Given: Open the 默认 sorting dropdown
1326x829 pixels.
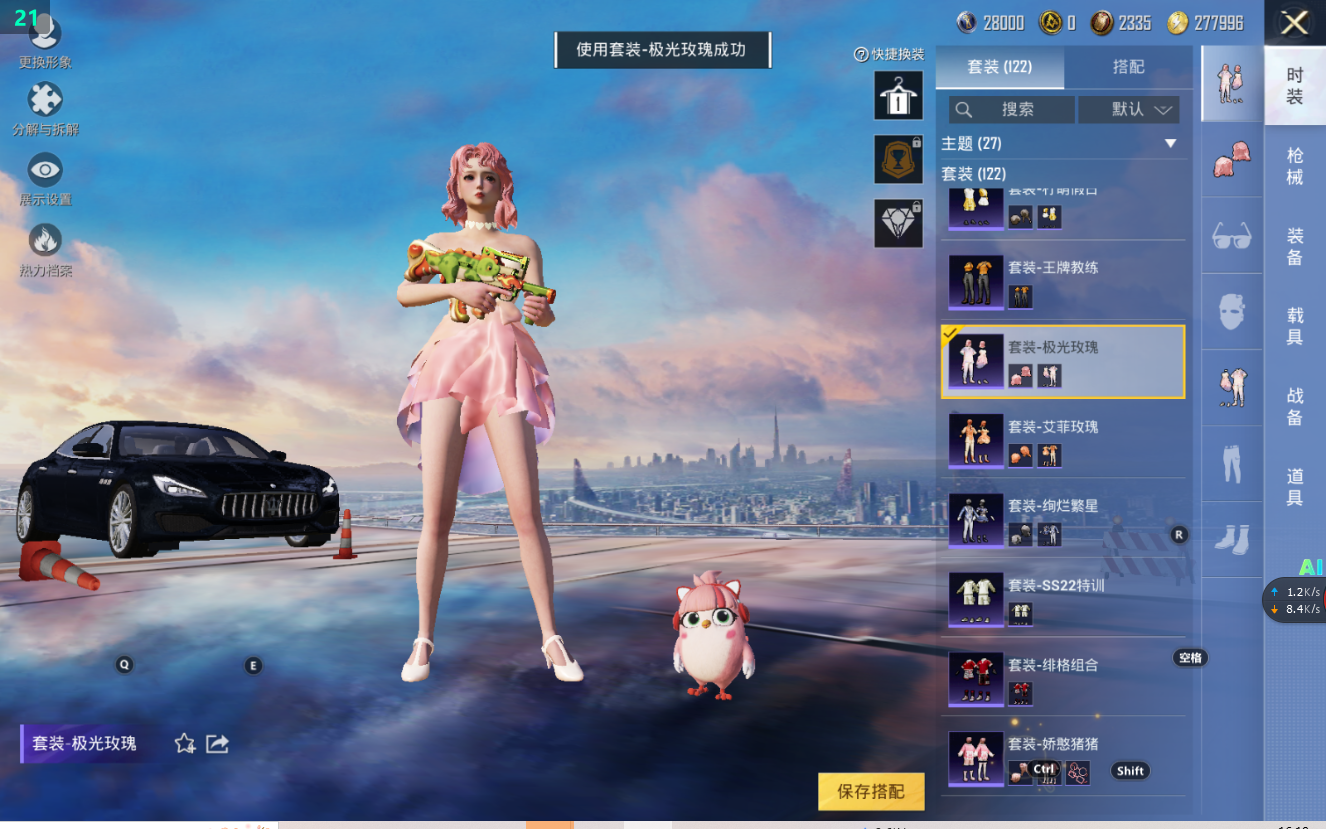Looking at the screenshot, I should [1129, 110].
